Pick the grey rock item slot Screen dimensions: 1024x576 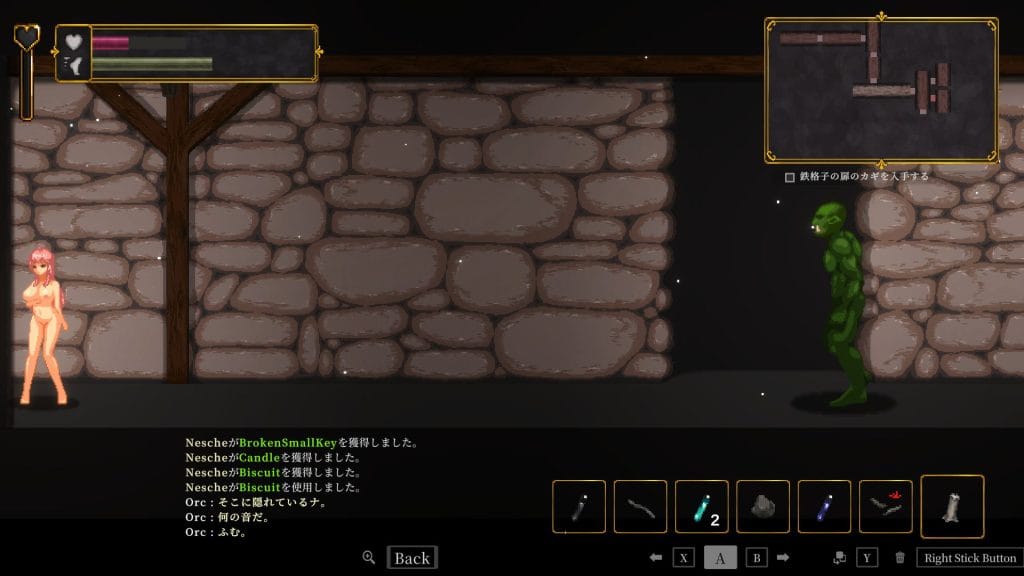[x=763, y=506]
